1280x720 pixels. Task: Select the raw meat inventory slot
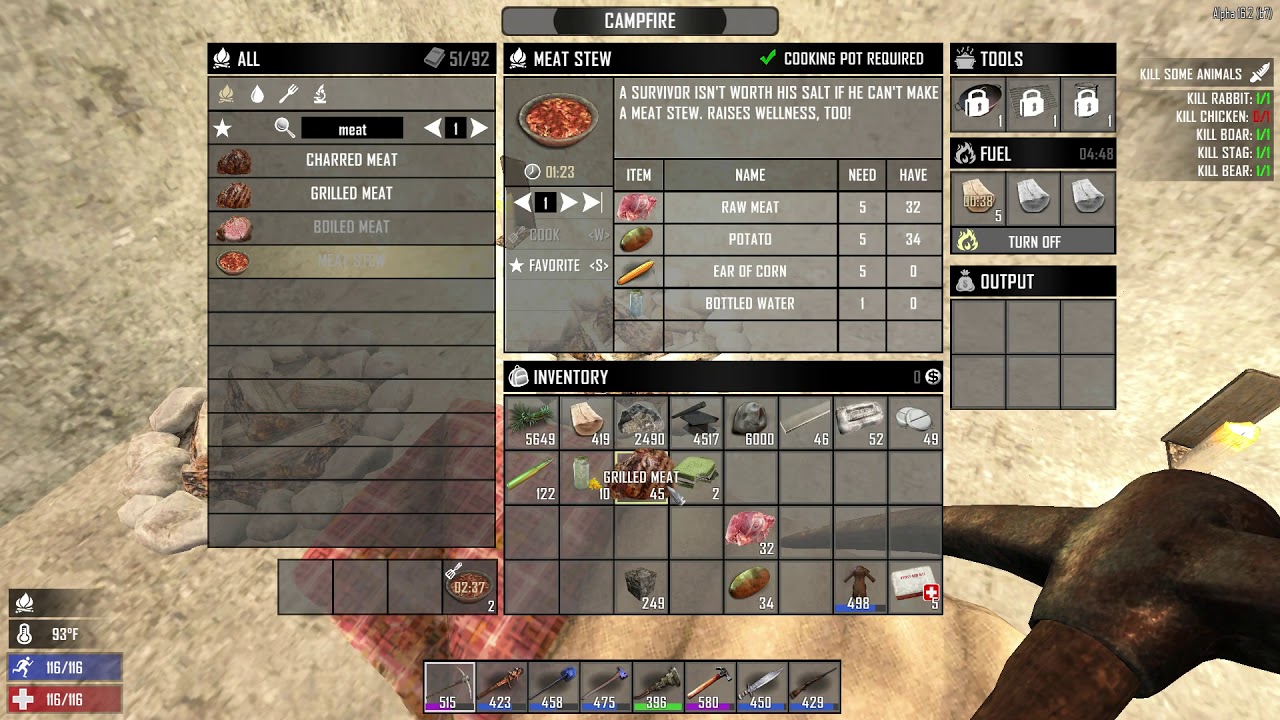tap(750, 533)
